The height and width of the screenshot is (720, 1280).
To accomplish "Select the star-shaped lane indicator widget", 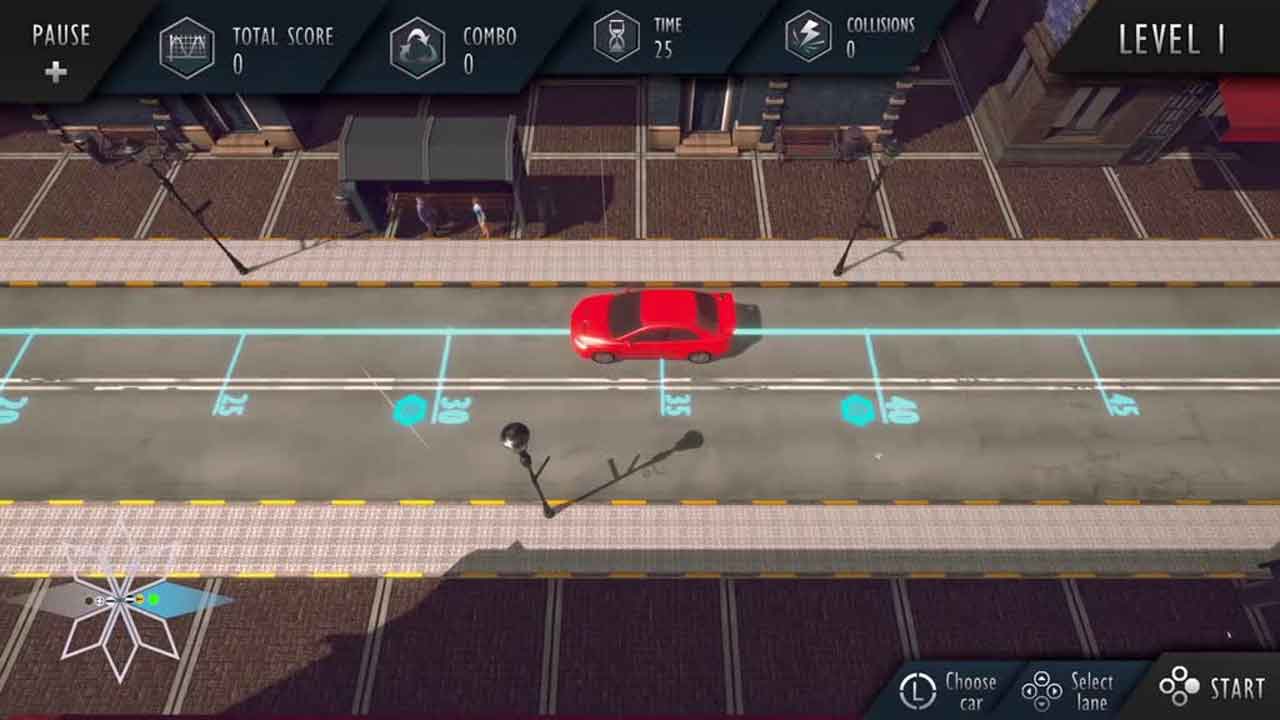I will 122,602.
